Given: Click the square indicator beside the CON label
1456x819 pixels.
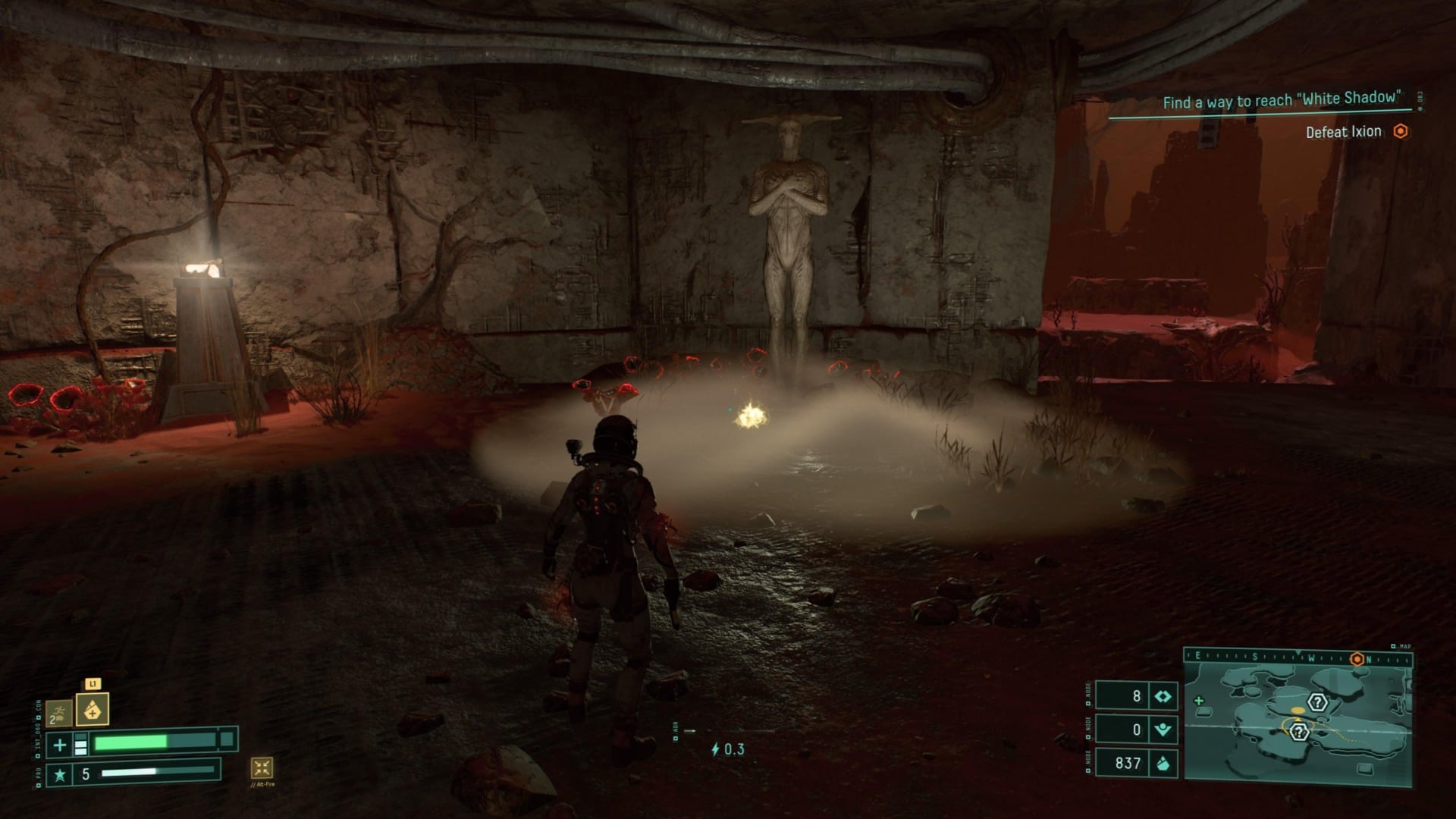Looking at the screenshot, I should click(x=39, y=717).
